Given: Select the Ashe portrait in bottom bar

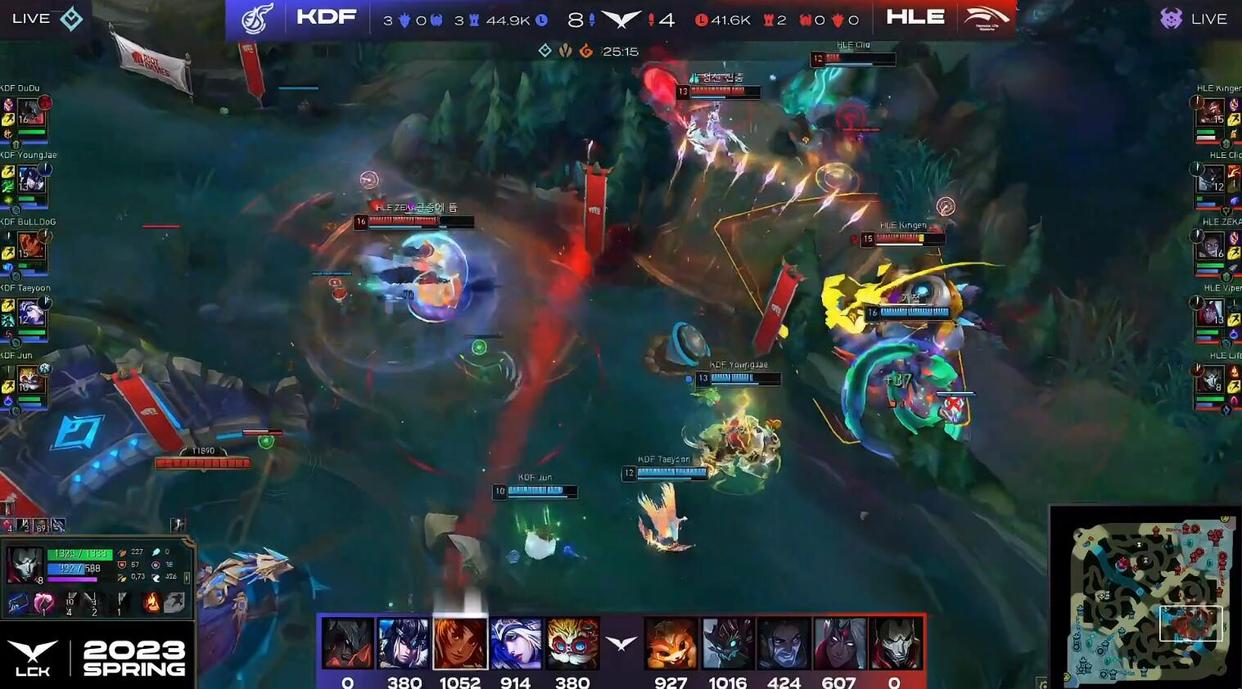Looking at the screenshot, I should 516,643.
